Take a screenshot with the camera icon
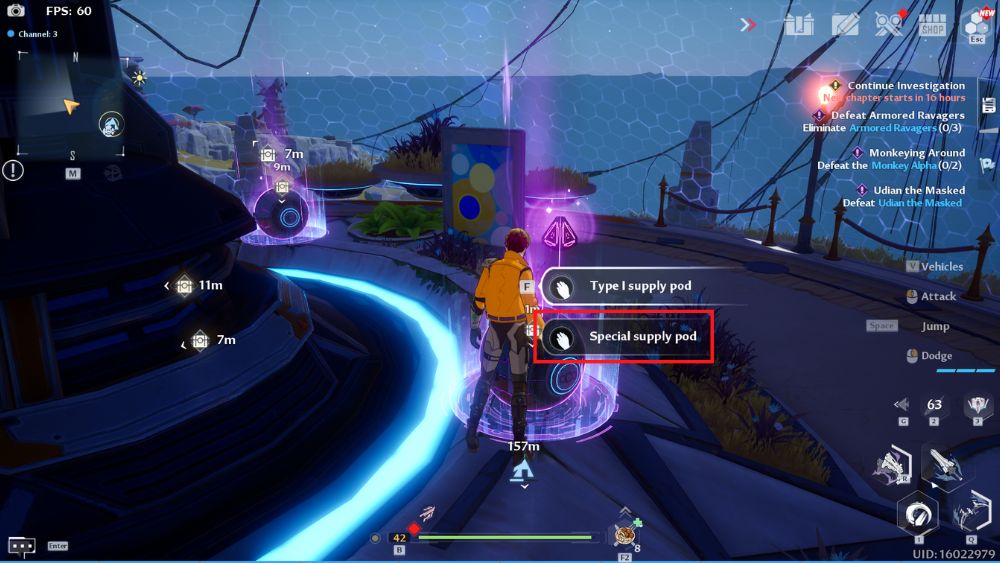This screenshot has width=1000, height=563. tap(16, 11)
